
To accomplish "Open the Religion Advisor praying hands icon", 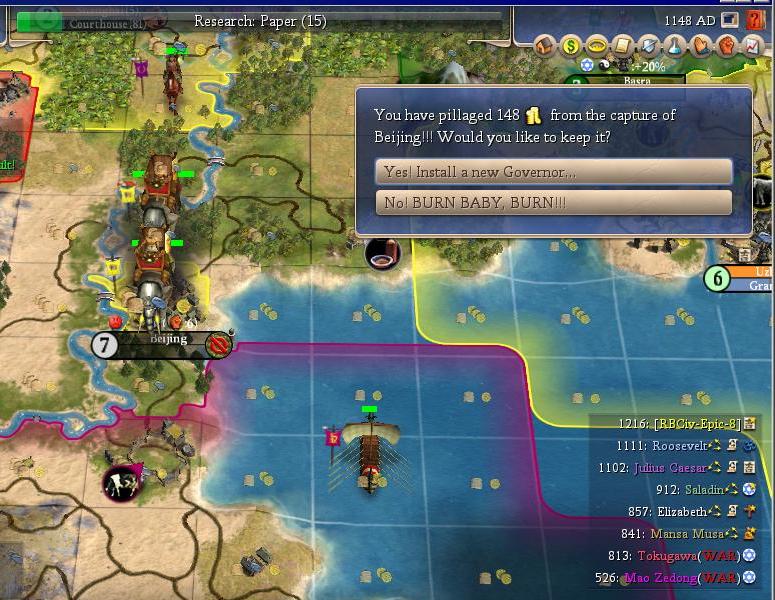I will 700,45.
